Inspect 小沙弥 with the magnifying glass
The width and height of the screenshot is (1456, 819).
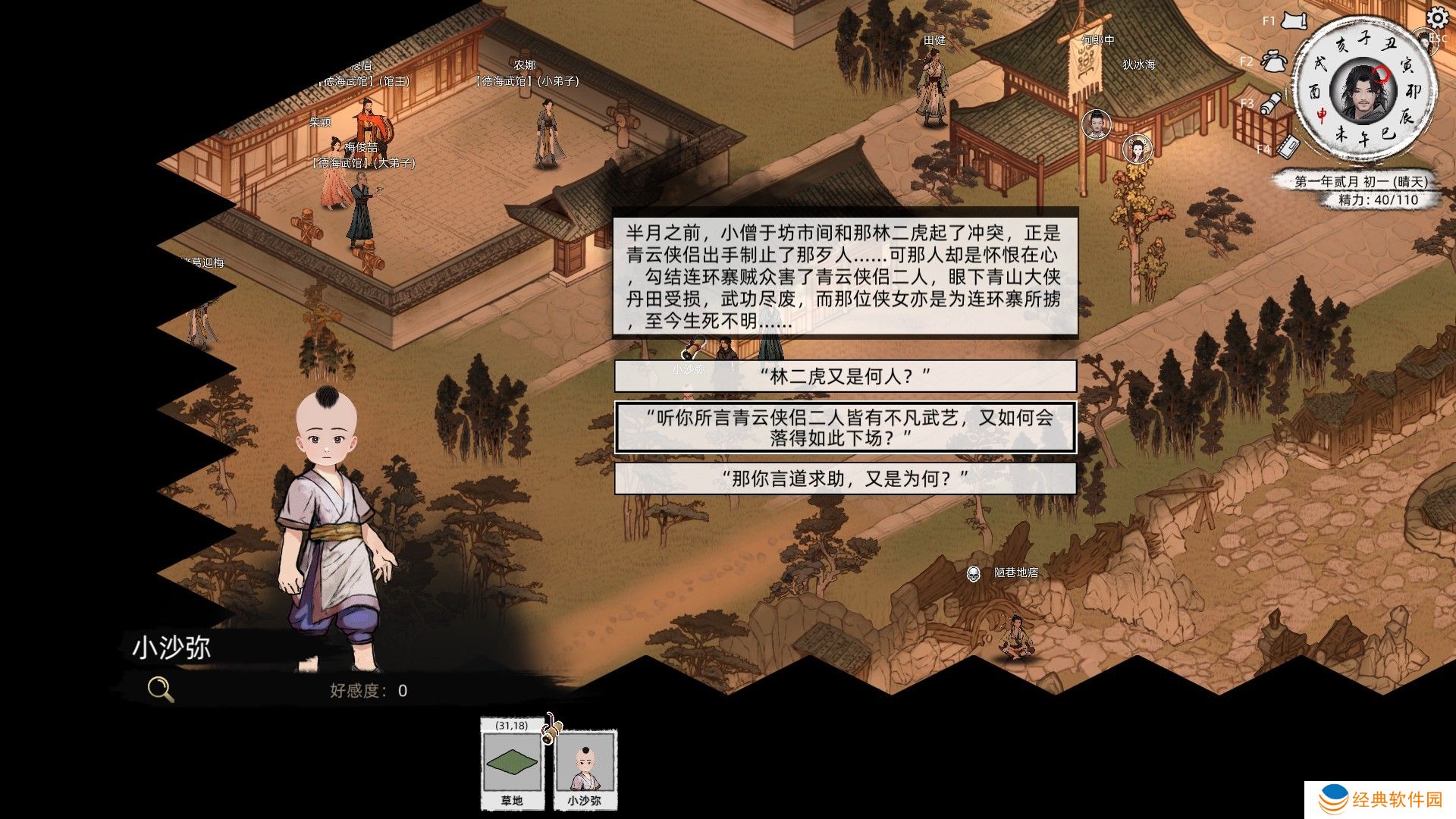click(x=160, y=689)
